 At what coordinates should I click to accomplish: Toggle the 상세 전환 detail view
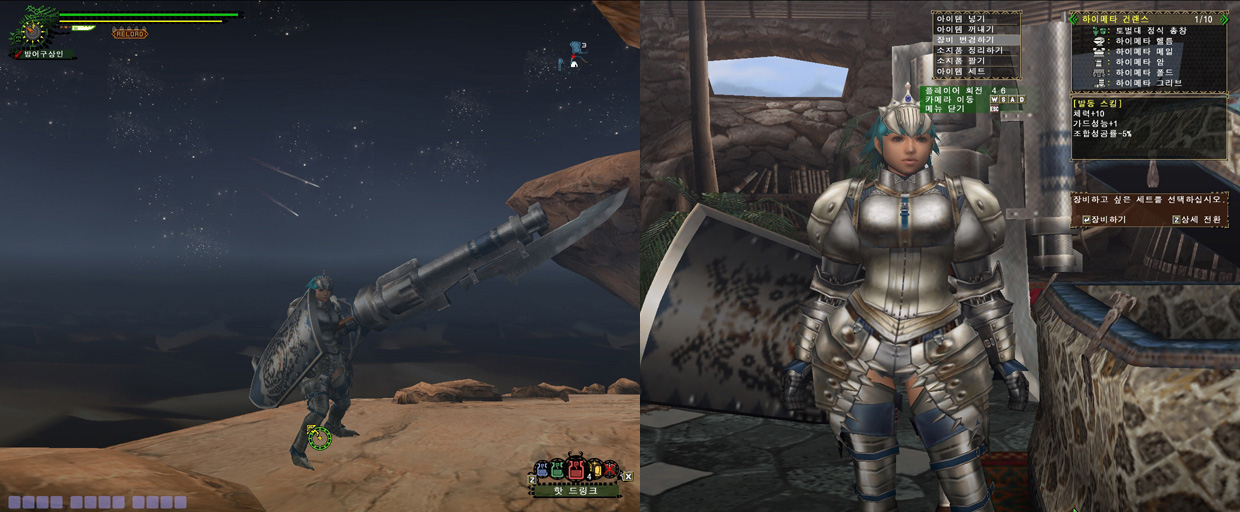tap(1195, 219)
